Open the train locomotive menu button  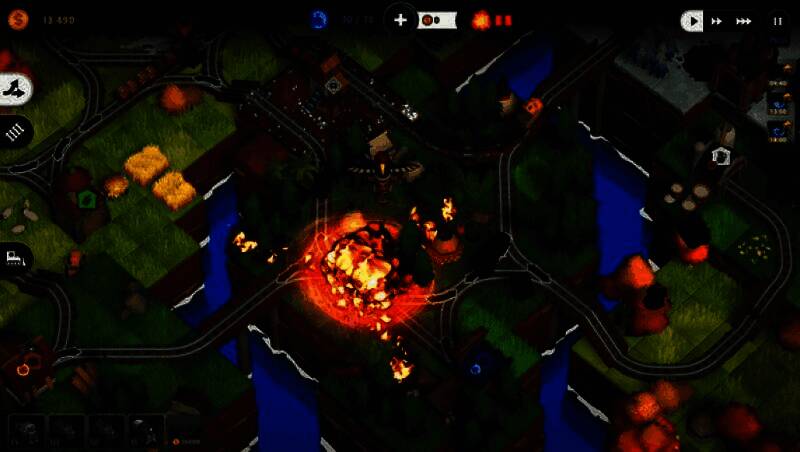tap(15, 257)
